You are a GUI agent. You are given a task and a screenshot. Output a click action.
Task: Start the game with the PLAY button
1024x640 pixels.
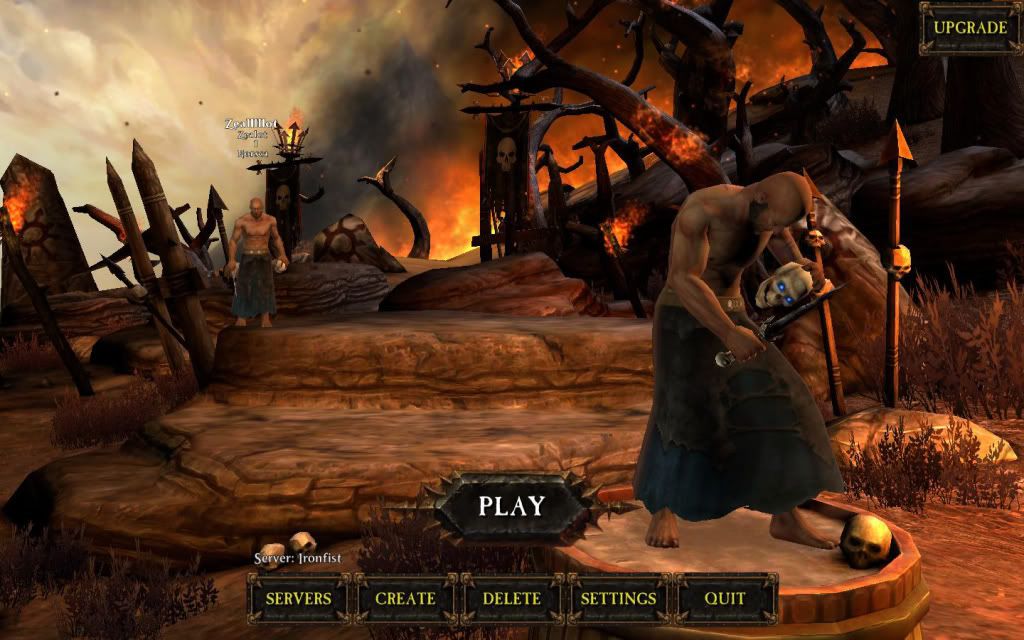pos(511,506)
